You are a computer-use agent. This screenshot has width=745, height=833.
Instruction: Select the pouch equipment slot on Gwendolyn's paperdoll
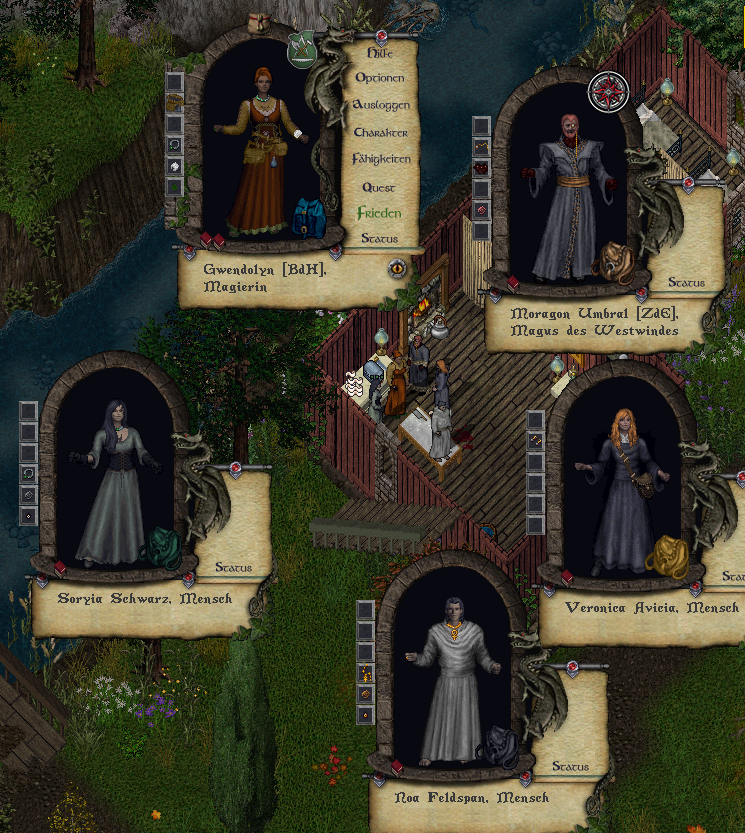click(x=175, y=102)
